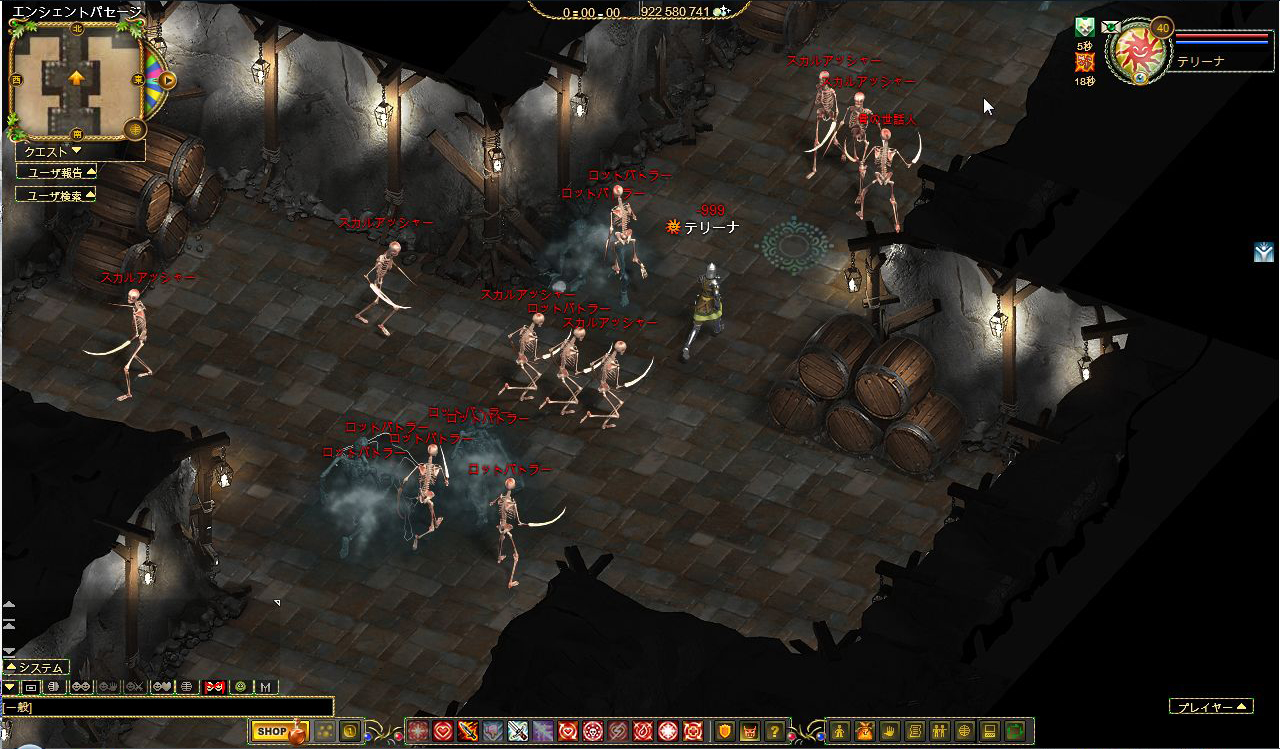Choose the green smiley emote icon
The image size is (1280, 749).
(239, 687)
